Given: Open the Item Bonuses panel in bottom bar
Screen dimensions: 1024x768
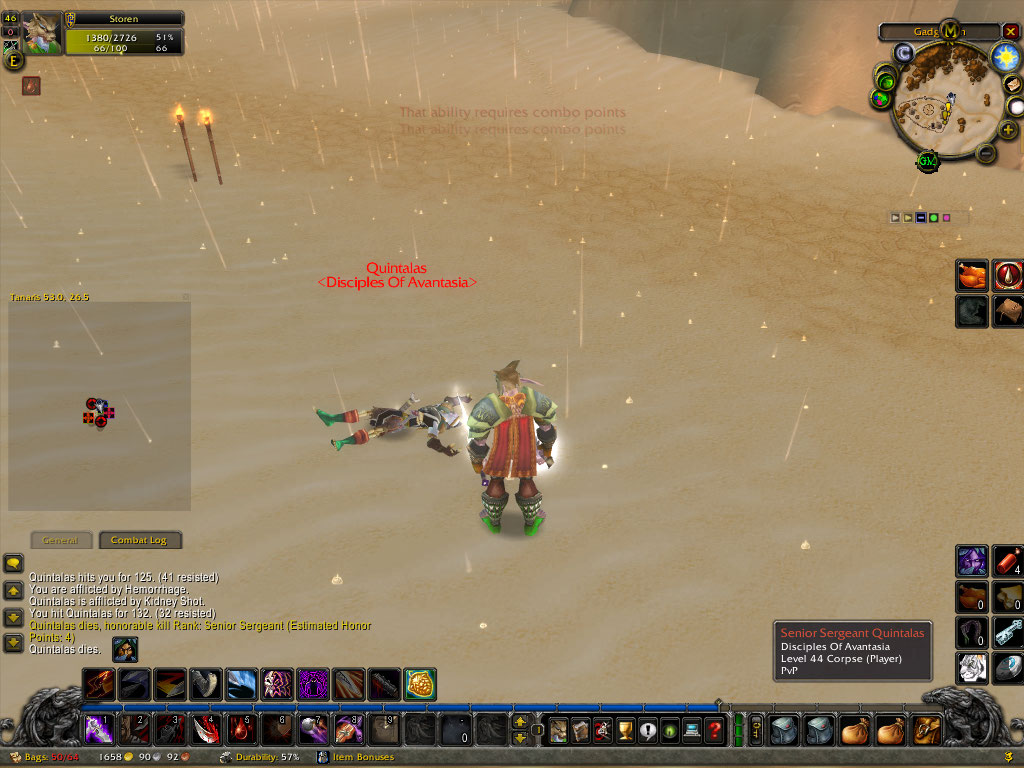Looking at the screenshot, I should pyautogui.click(x=366, y=758).
